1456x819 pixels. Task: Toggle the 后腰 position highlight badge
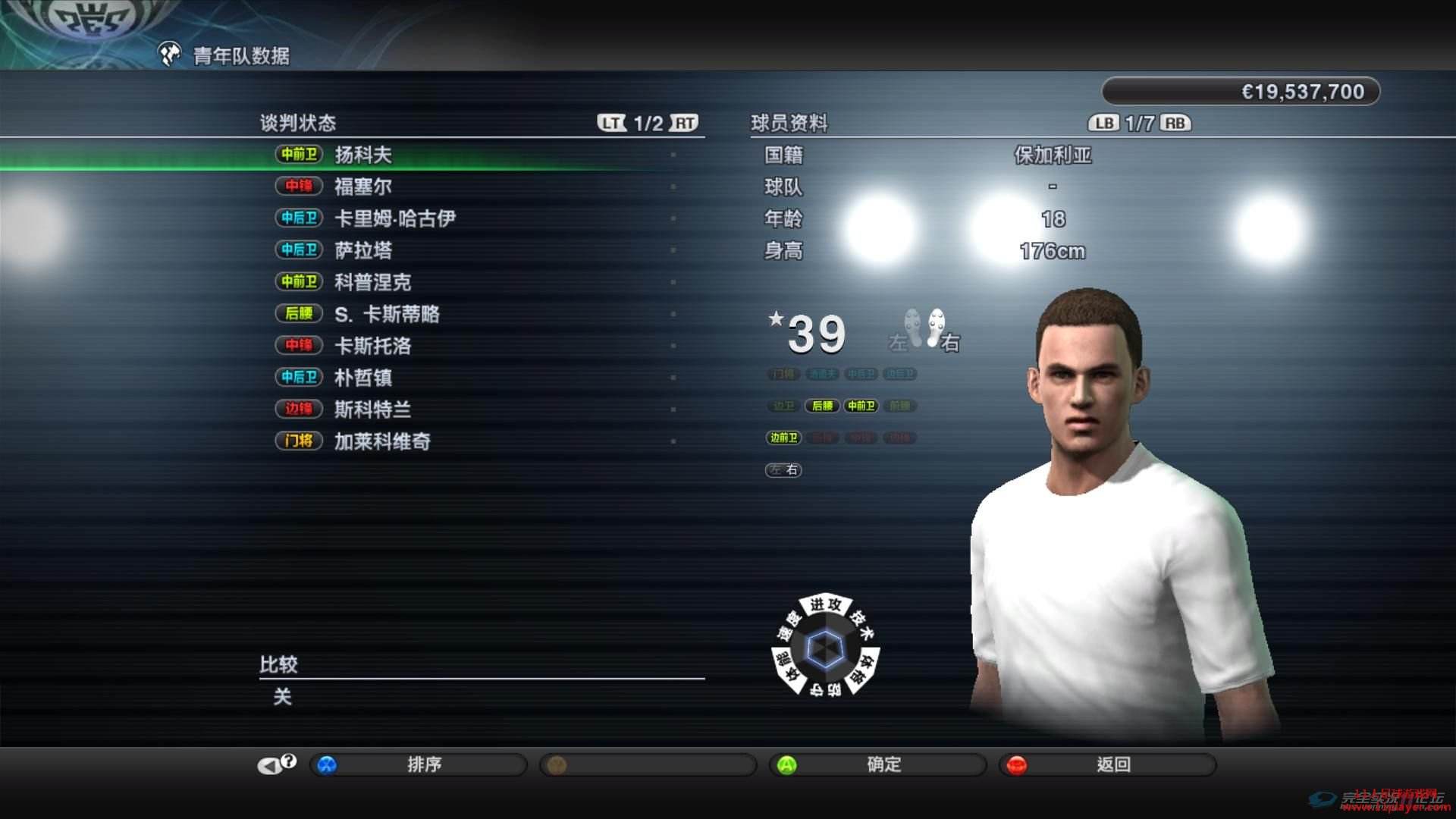[x=822, y=406]
